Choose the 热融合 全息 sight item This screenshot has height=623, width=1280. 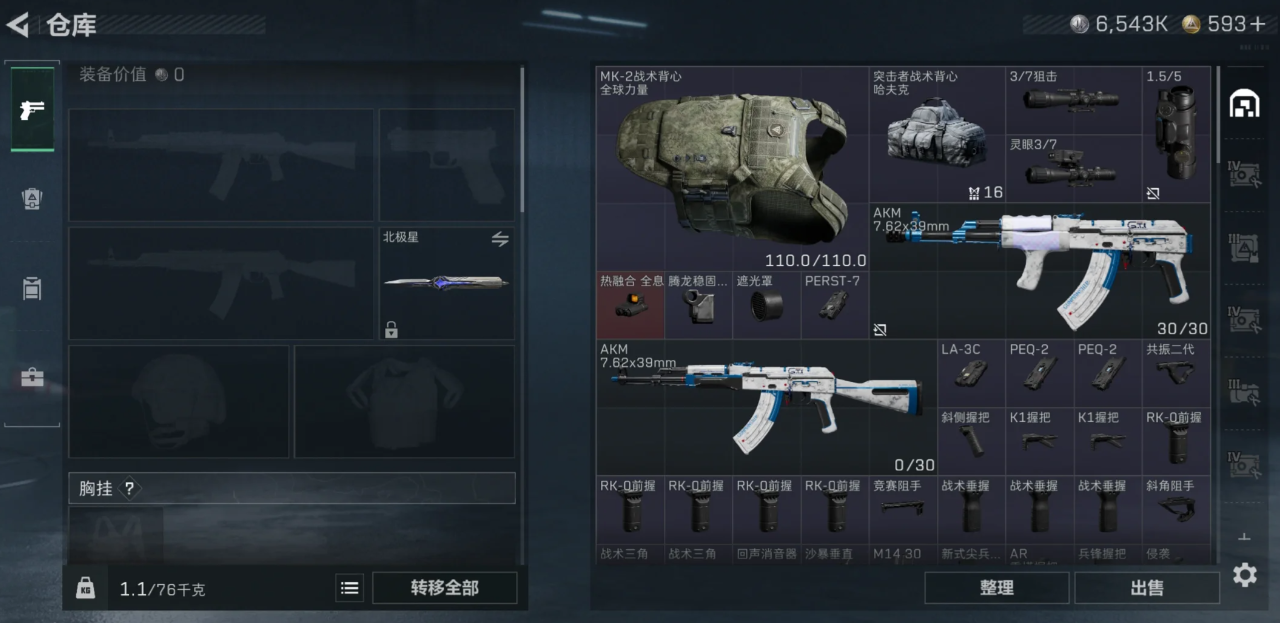tap(630, 305)
